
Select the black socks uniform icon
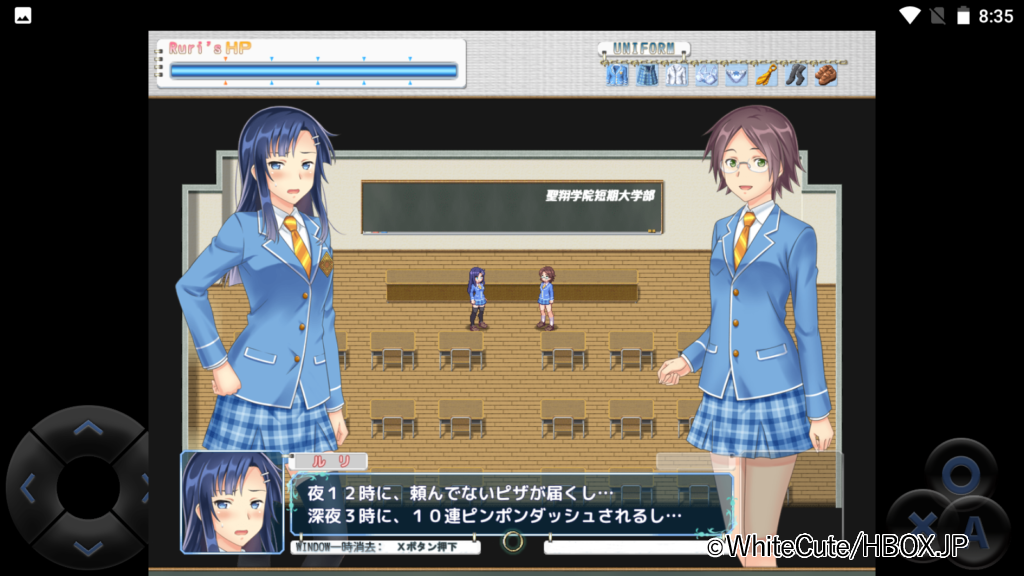795,74
